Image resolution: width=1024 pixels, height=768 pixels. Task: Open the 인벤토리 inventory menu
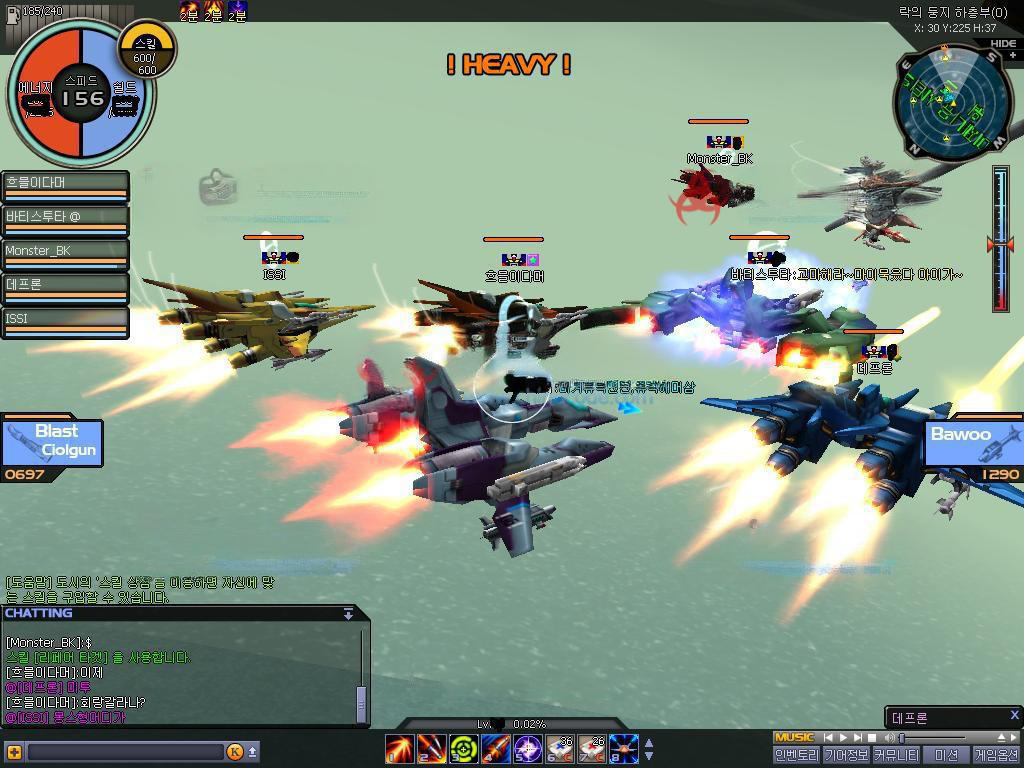796,755
